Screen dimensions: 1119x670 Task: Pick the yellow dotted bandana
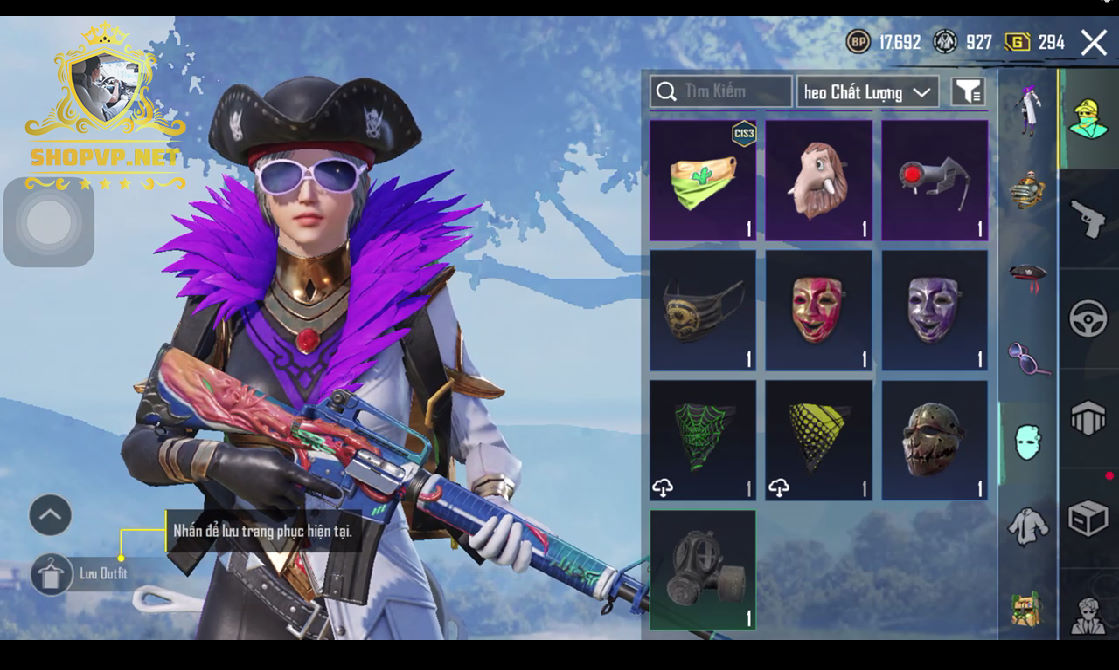(x=818, y=440)
